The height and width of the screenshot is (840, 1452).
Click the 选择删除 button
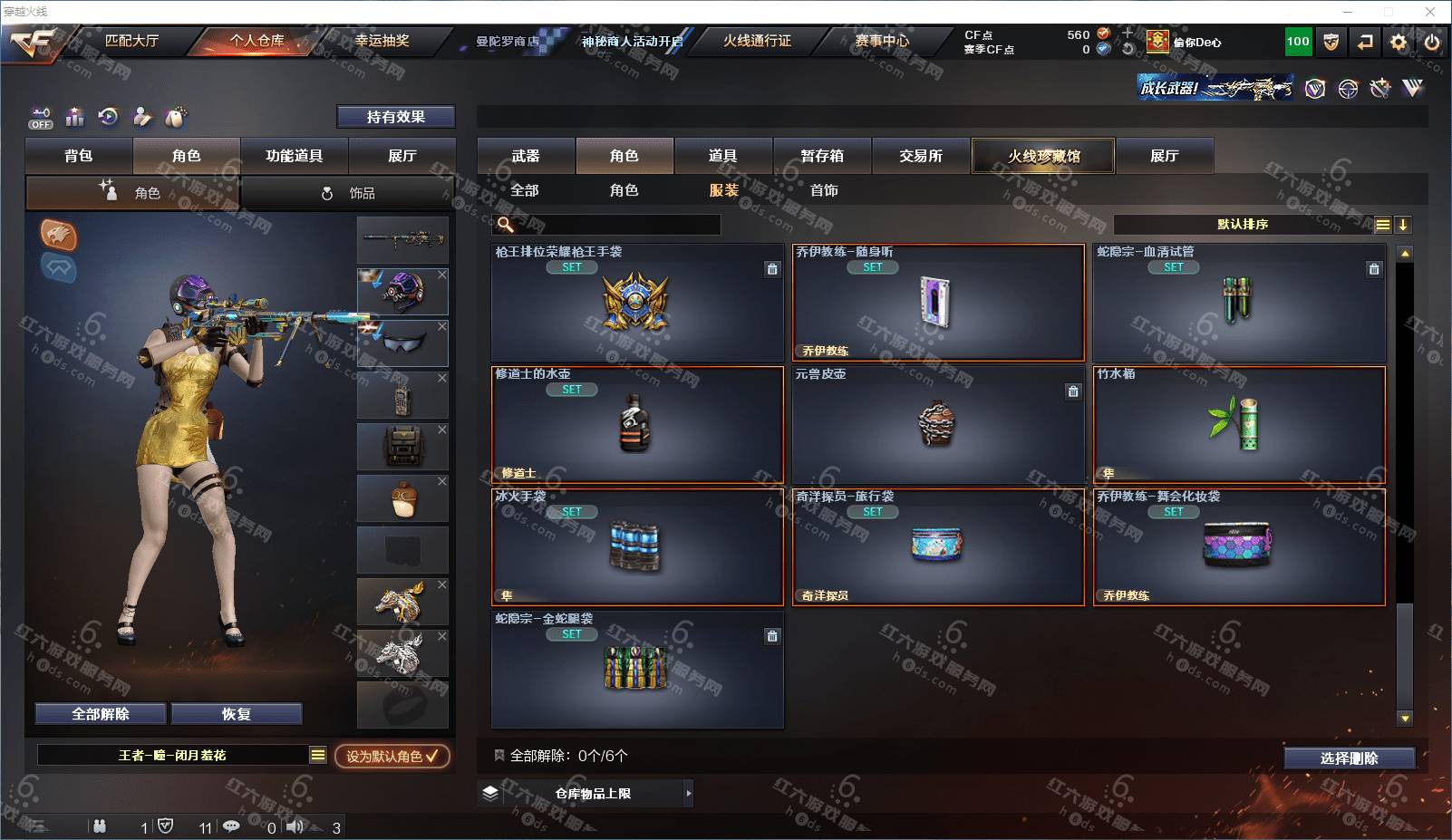click(1349, 758)
